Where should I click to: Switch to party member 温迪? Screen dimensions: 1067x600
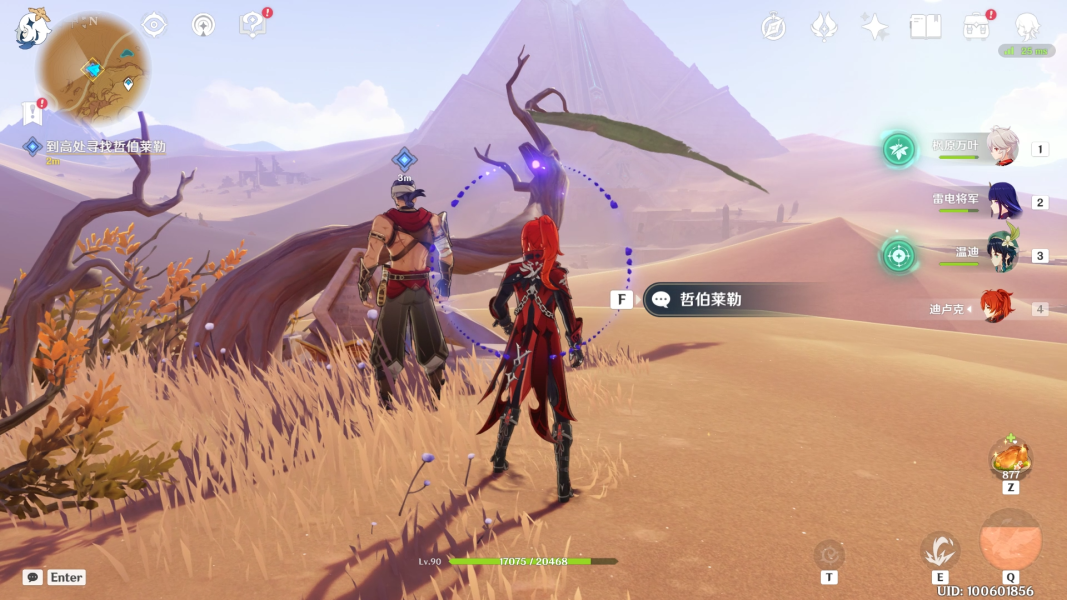(1001, 254)
